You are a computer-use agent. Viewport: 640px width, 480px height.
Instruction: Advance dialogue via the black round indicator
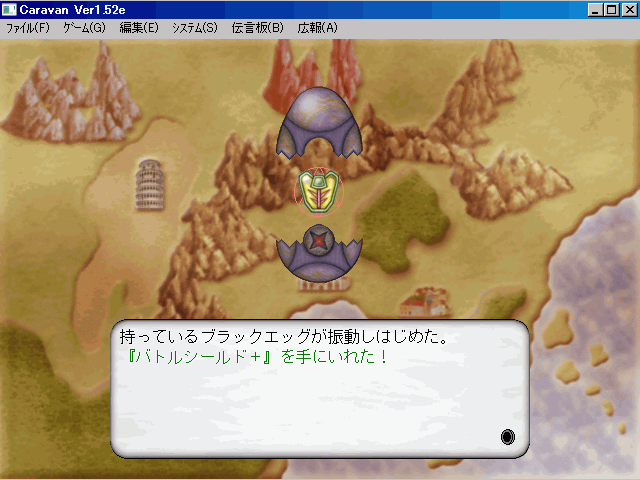tap(508, 437)
